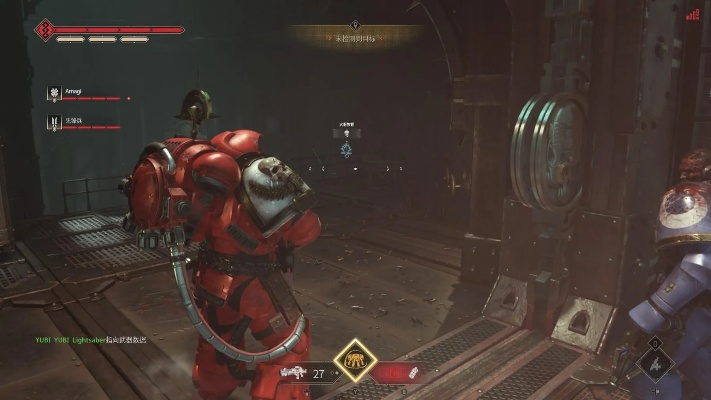Image resolution: width=711 pixels, height=400 pixels.
Task: Select the second squadmate's class emblem
Action: pos(53,123)
